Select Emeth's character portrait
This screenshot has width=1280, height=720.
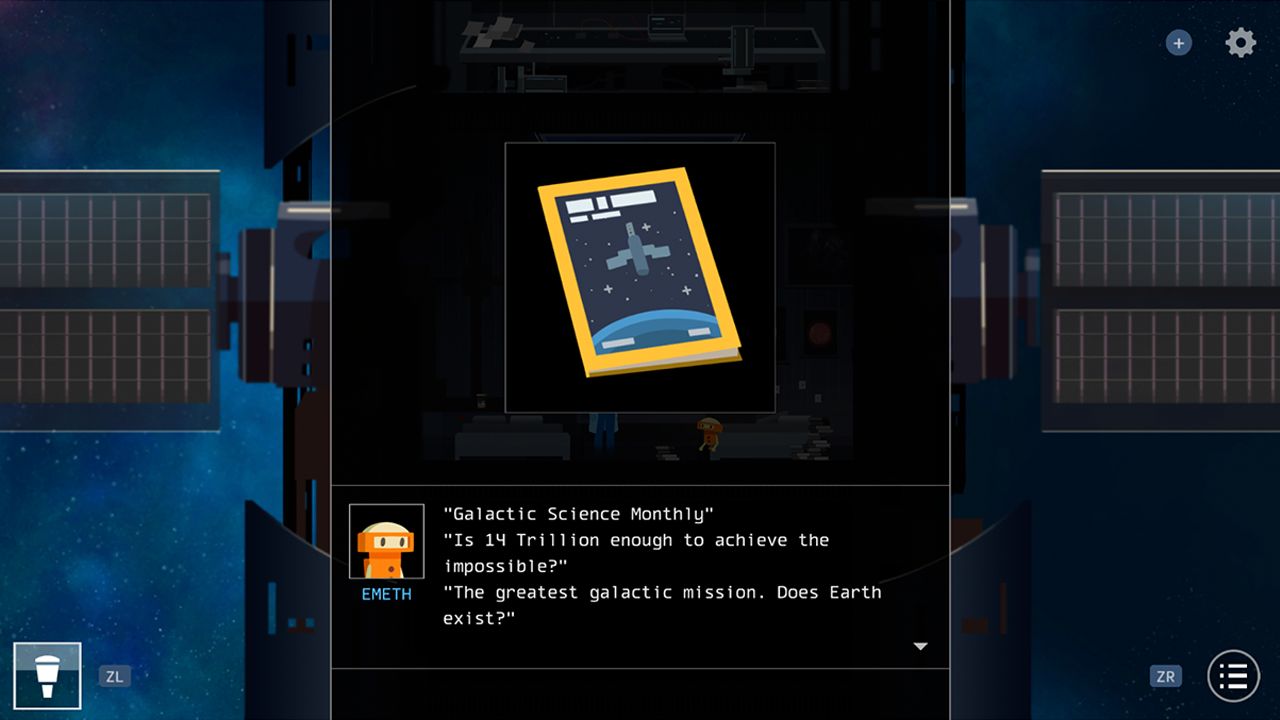click(x=385, y=541)
